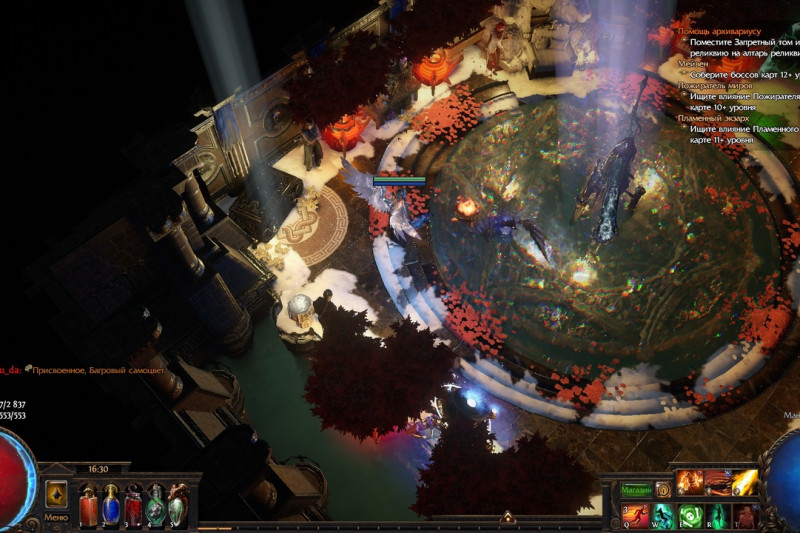The width and height of the screenshot is (800, 533).
Task: Select the red swirling ground skill icon
Action: pyautogui.click(x=717, y=484)
